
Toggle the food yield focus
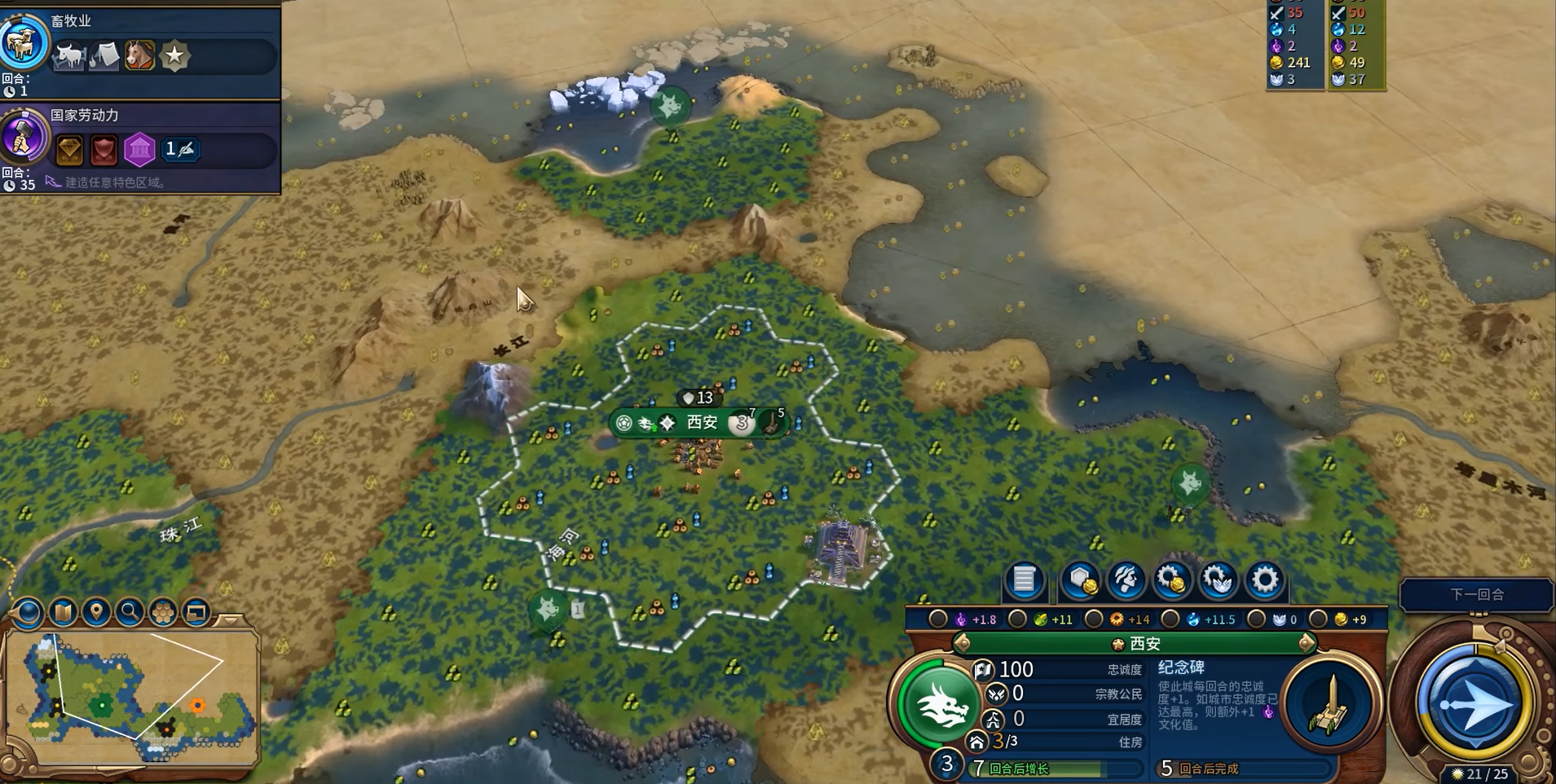click(1017, 619)
